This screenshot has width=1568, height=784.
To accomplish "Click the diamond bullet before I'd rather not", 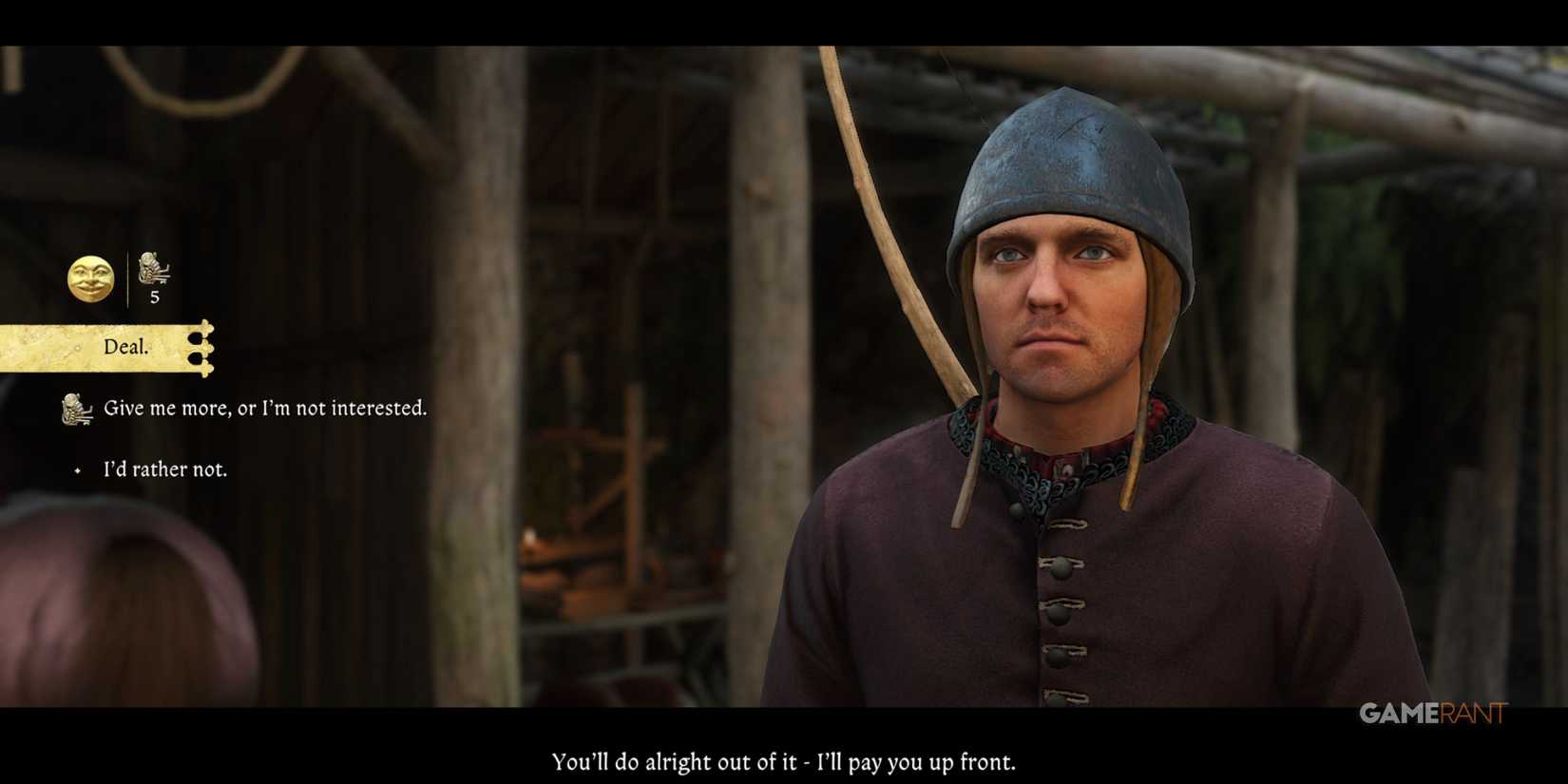I will (x=77, y=469).
